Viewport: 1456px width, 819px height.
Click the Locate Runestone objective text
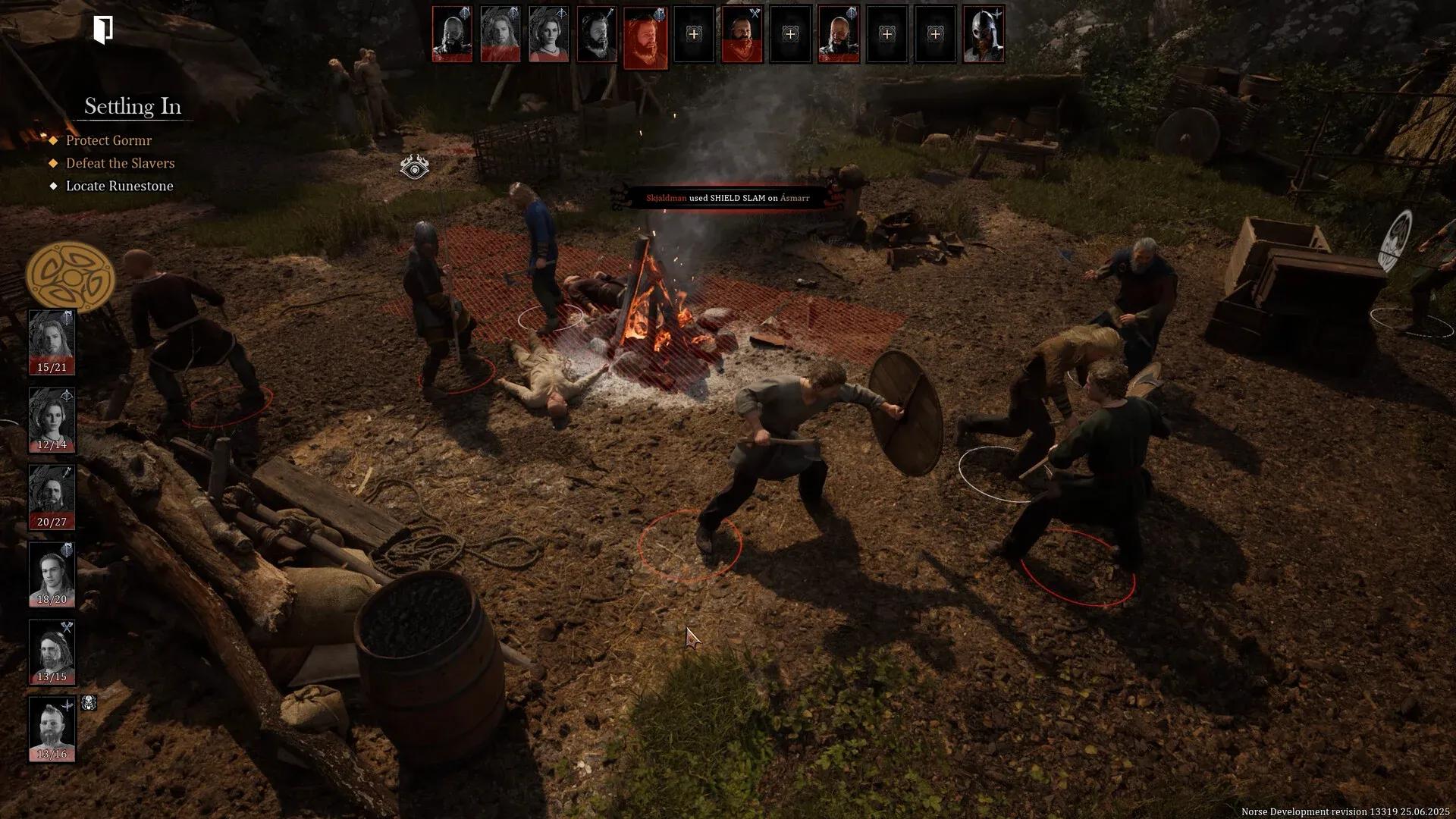pos(119,186)
